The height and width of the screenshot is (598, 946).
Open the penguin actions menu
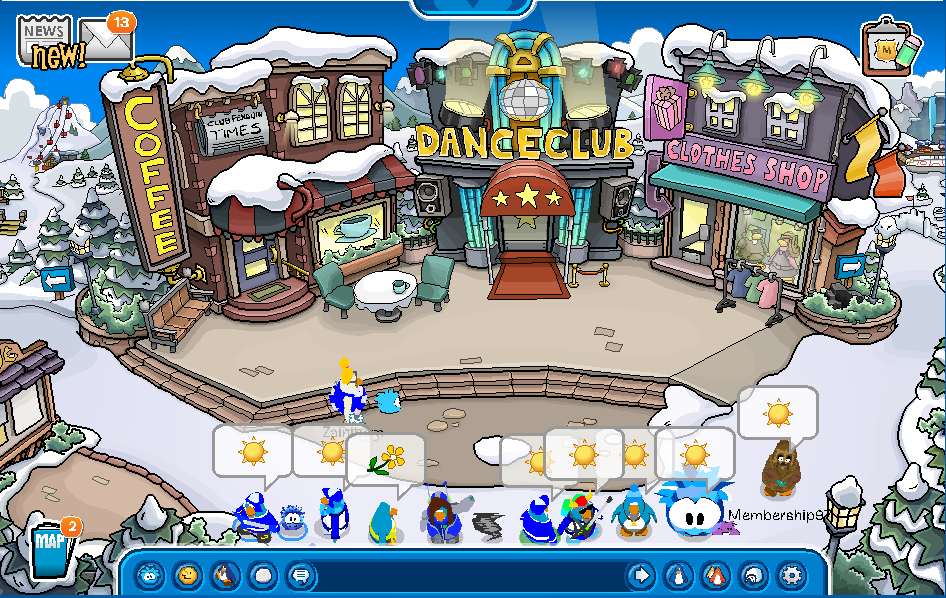coord(225,575)
